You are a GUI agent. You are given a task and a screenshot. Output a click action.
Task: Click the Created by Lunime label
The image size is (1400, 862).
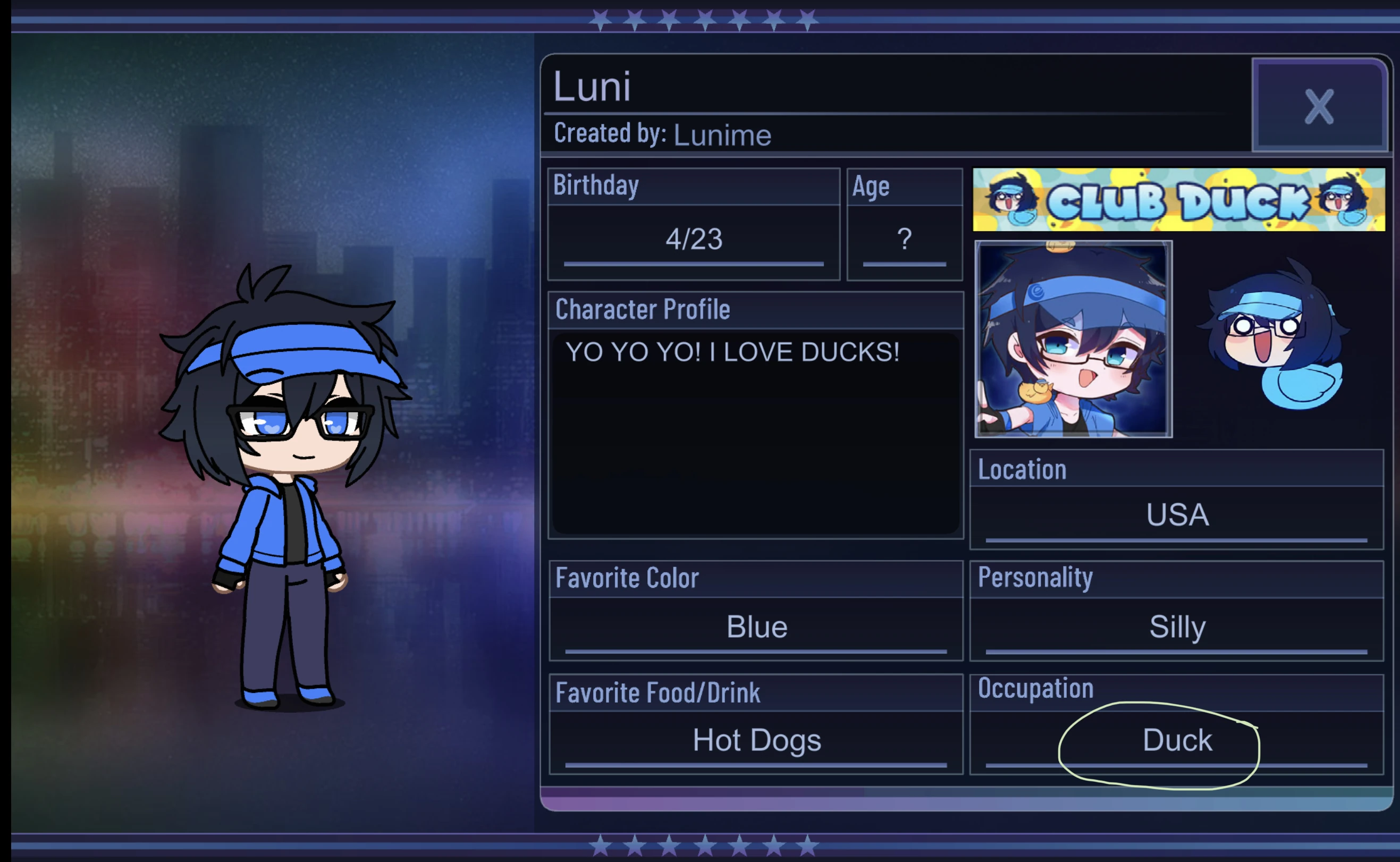click(661, 134)
